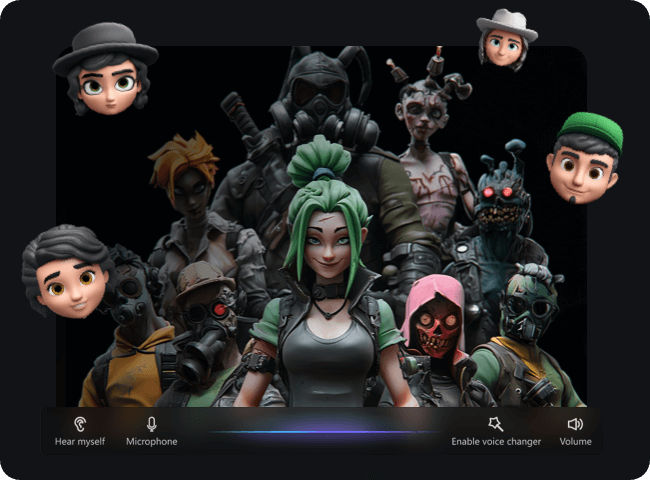The width and height of the screenshot is (650, 480).
Task: Select the gray bowler hat avatar face
Action: (x=106, y=69)
